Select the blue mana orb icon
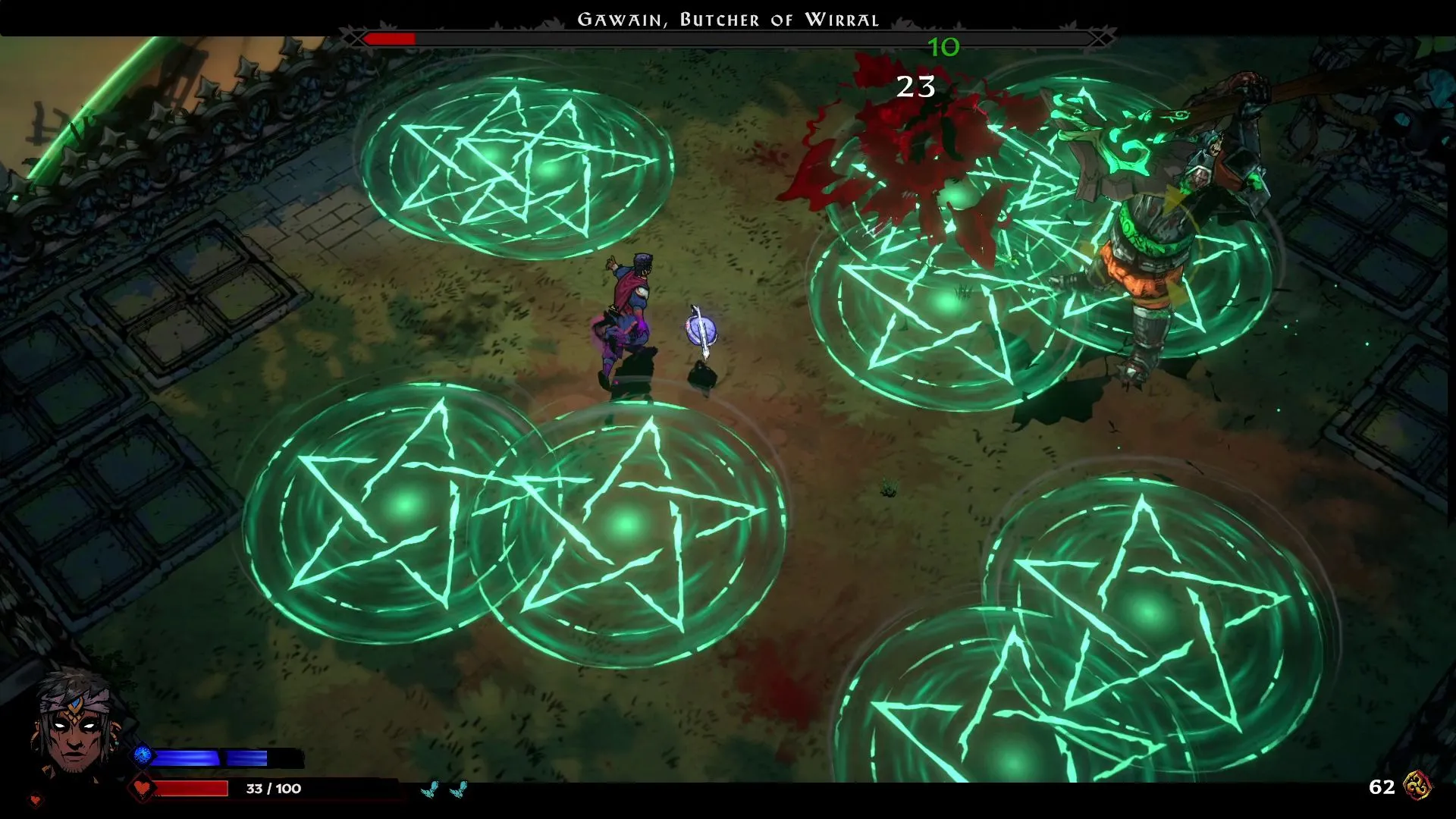The width and height of the screenshot is (1456, 819). (x=140, y=754)
